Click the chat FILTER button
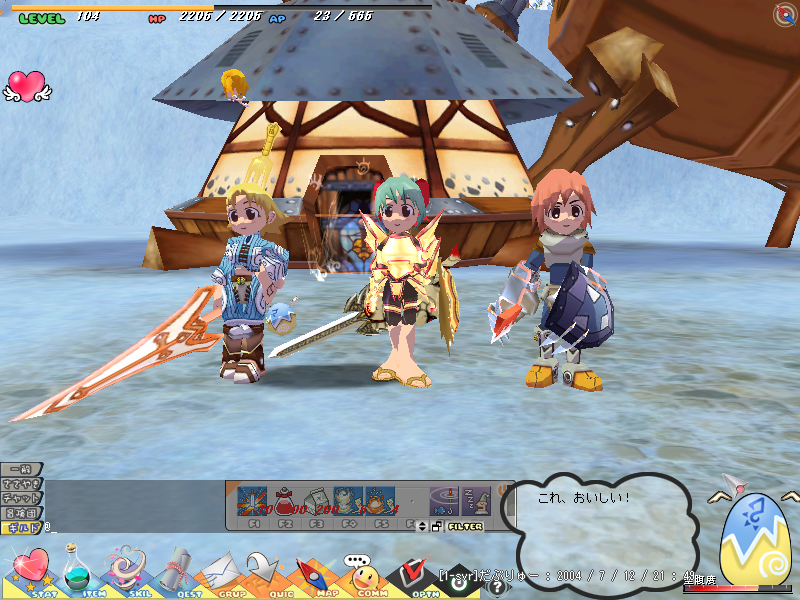The image size is (800, 600). point(466,526)
